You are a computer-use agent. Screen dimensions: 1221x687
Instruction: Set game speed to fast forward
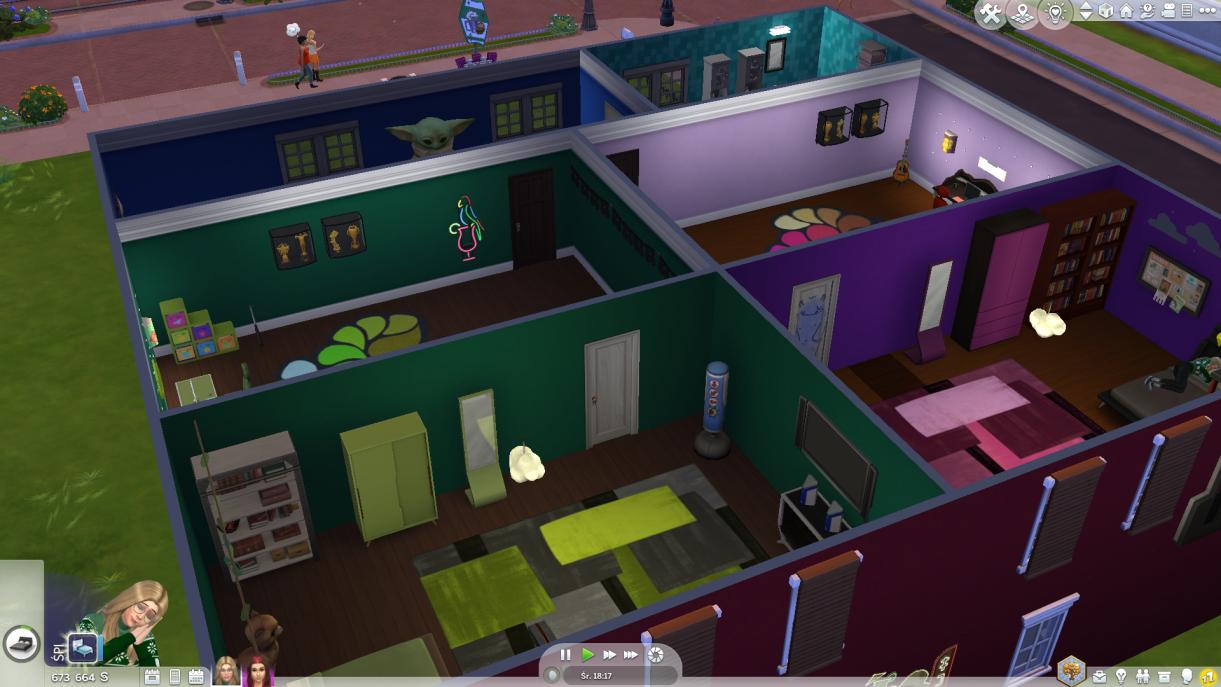(x=609, y=655)
